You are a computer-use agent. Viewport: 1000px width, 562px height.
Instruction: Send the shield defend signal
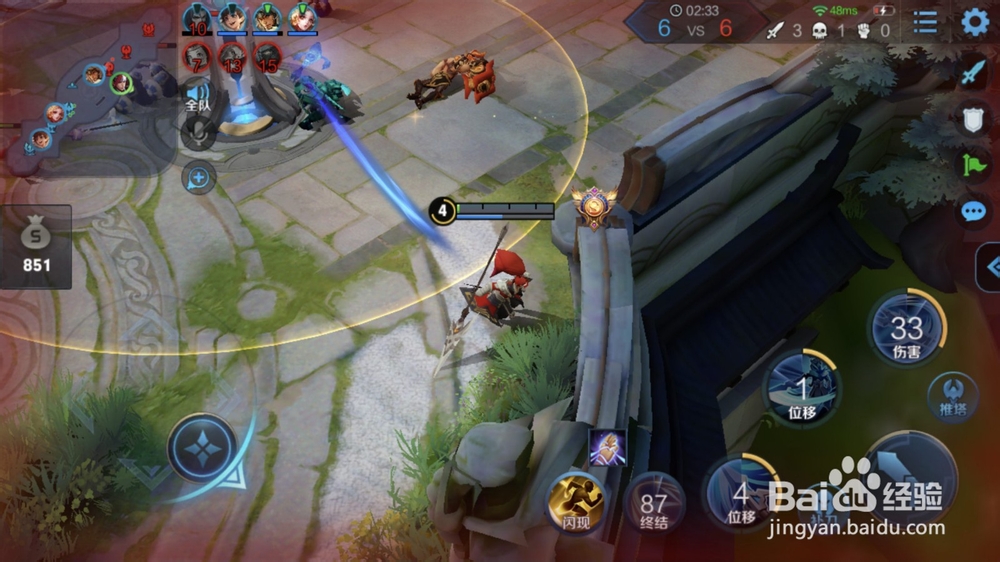[974, 119]
